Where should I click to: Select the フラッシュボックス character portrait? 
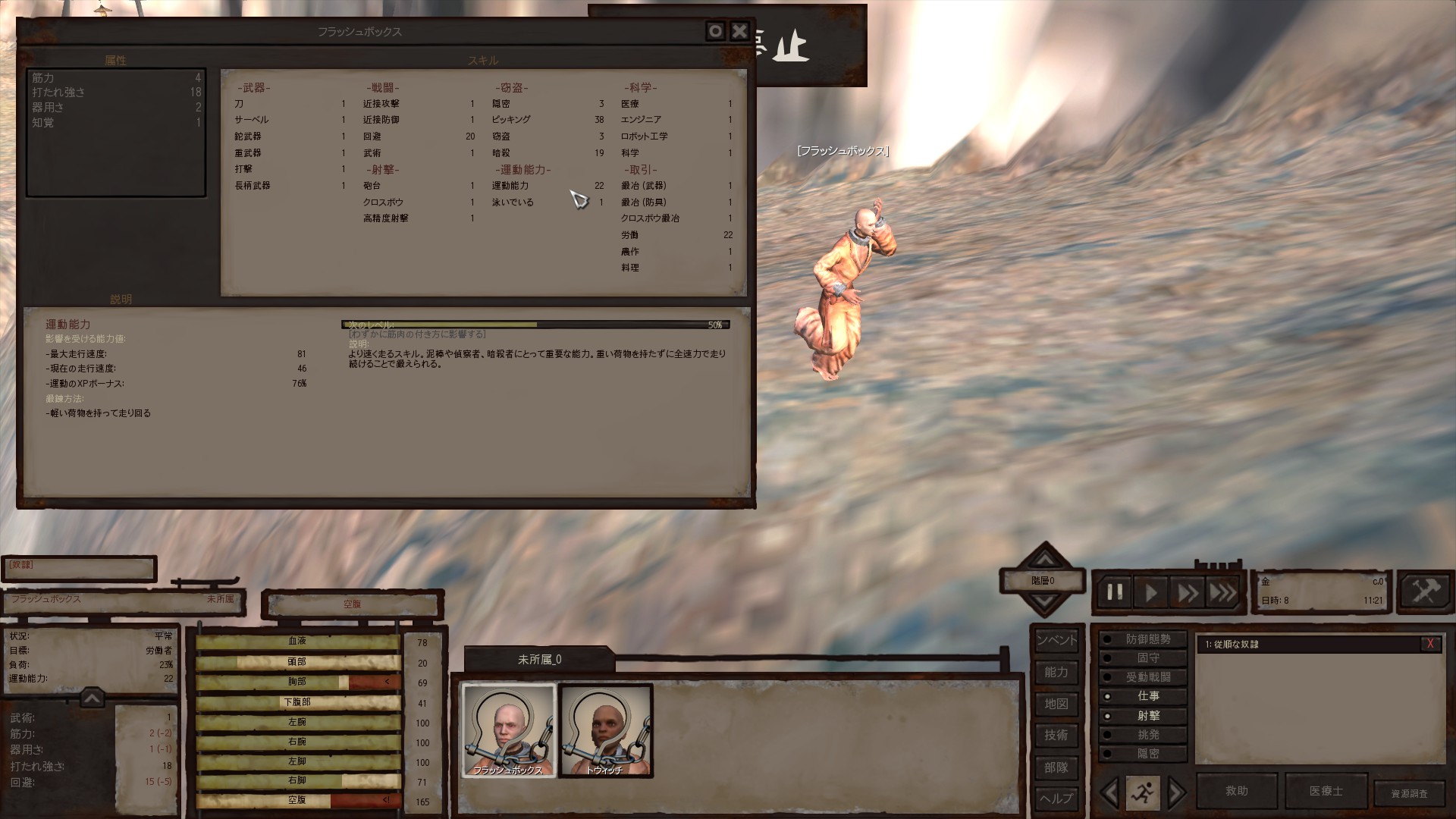tap(509, 730)
